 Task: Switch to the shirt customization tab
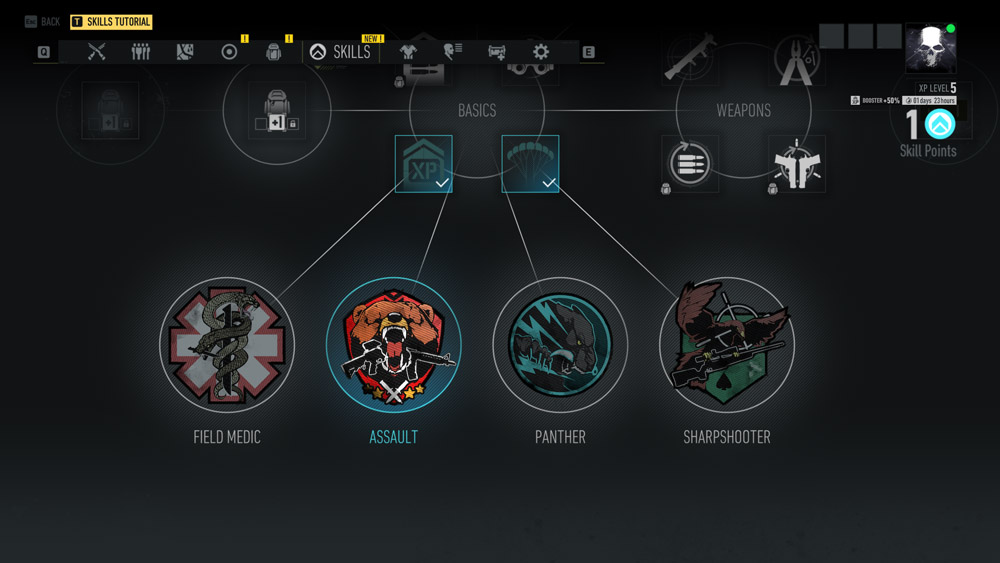coord(408,52)
